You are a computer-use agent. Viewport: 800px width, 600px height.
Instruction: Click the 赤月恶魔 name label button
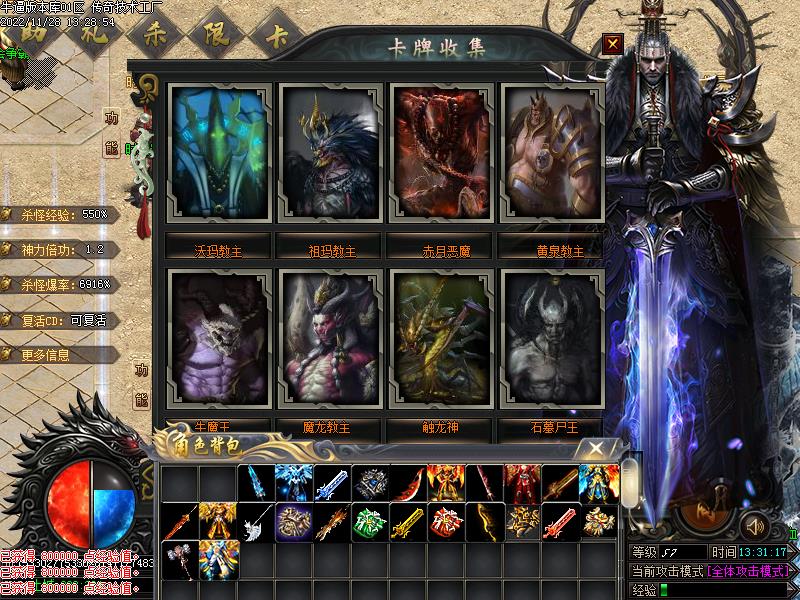(440, 250)
